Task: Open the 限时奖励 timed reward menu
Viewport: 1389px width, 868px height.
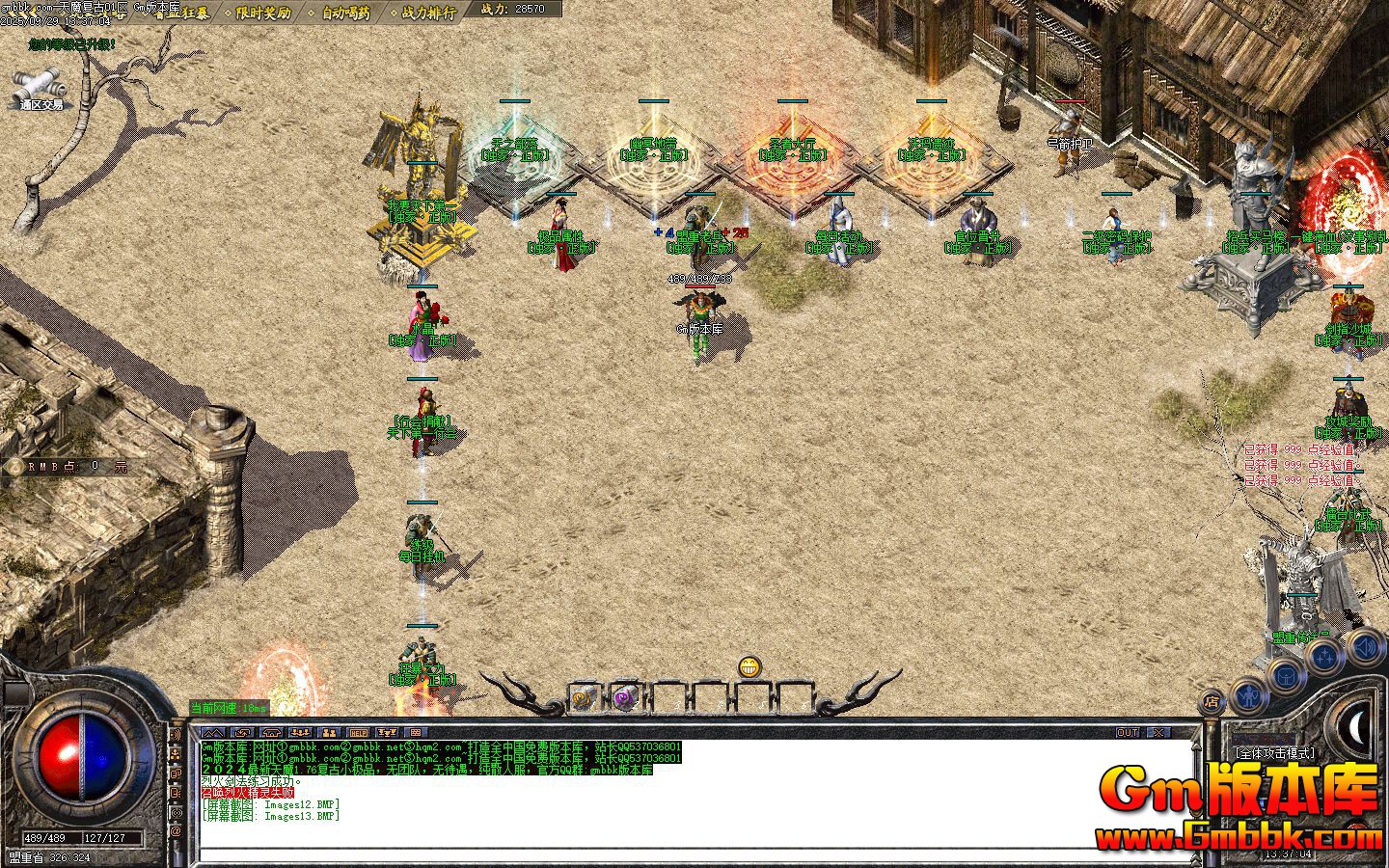Action: (263, 13)
